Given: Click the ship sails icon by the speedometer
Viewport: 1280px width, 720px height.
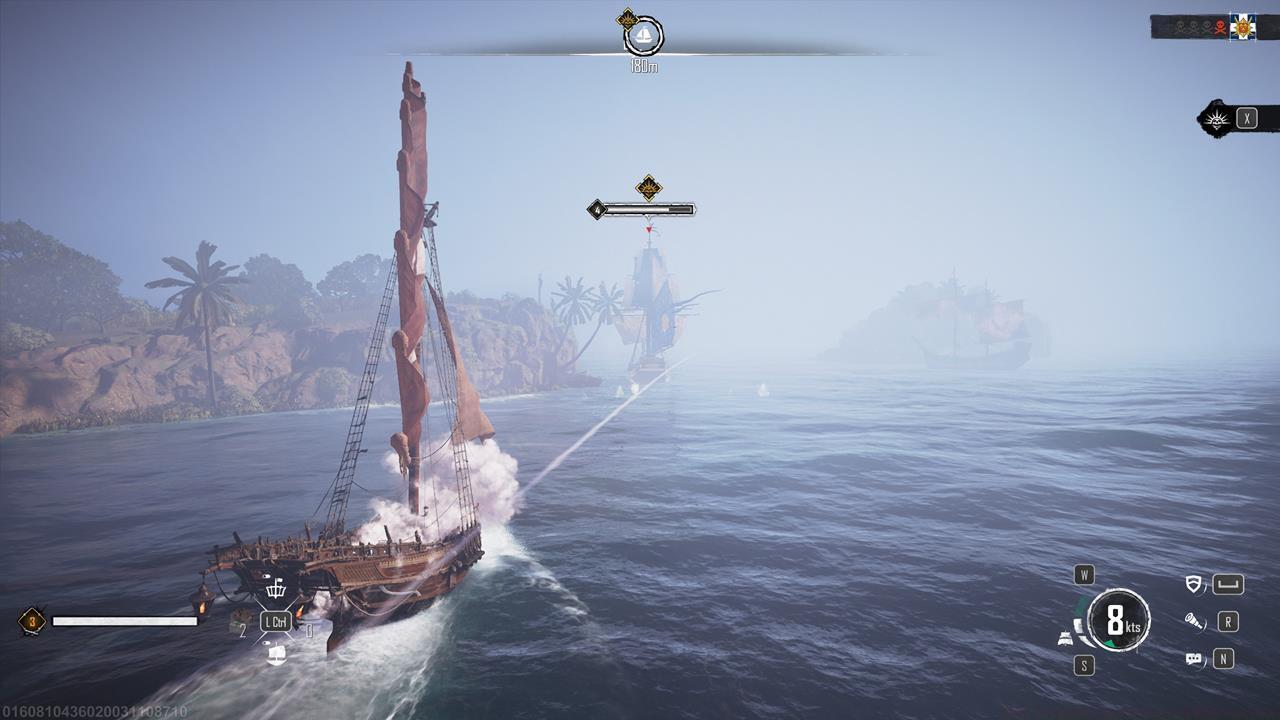Looking at the screenshot, I should point(1066,638).
